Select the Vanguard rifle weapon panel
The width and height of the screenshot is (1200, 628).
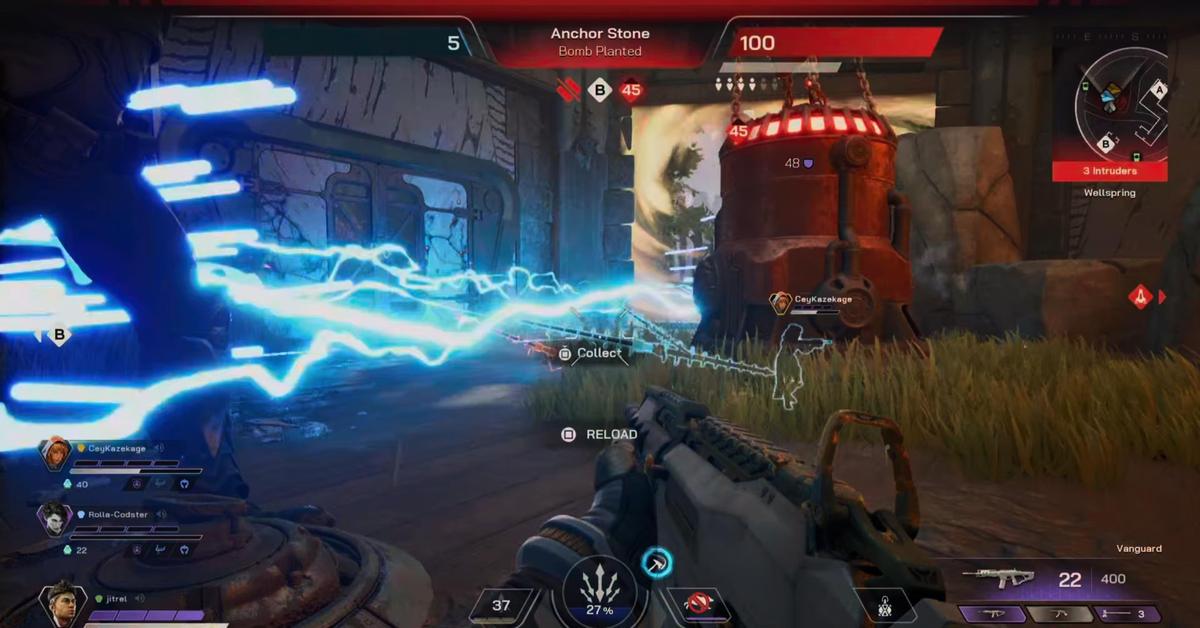[1050, 579]
